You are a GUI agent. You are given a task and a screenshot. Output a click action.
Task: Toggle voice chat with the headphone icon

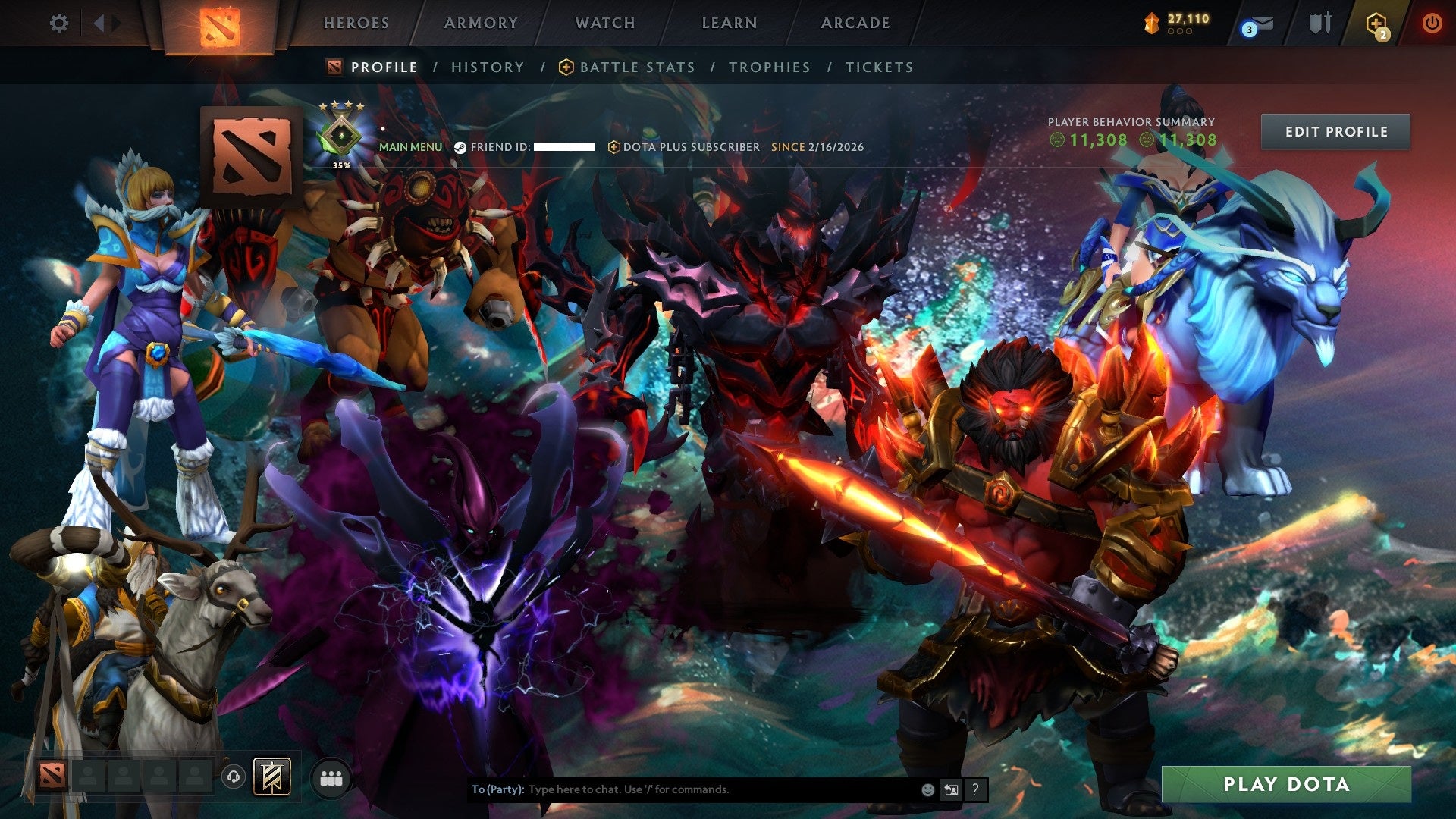[x=233, y=776]
